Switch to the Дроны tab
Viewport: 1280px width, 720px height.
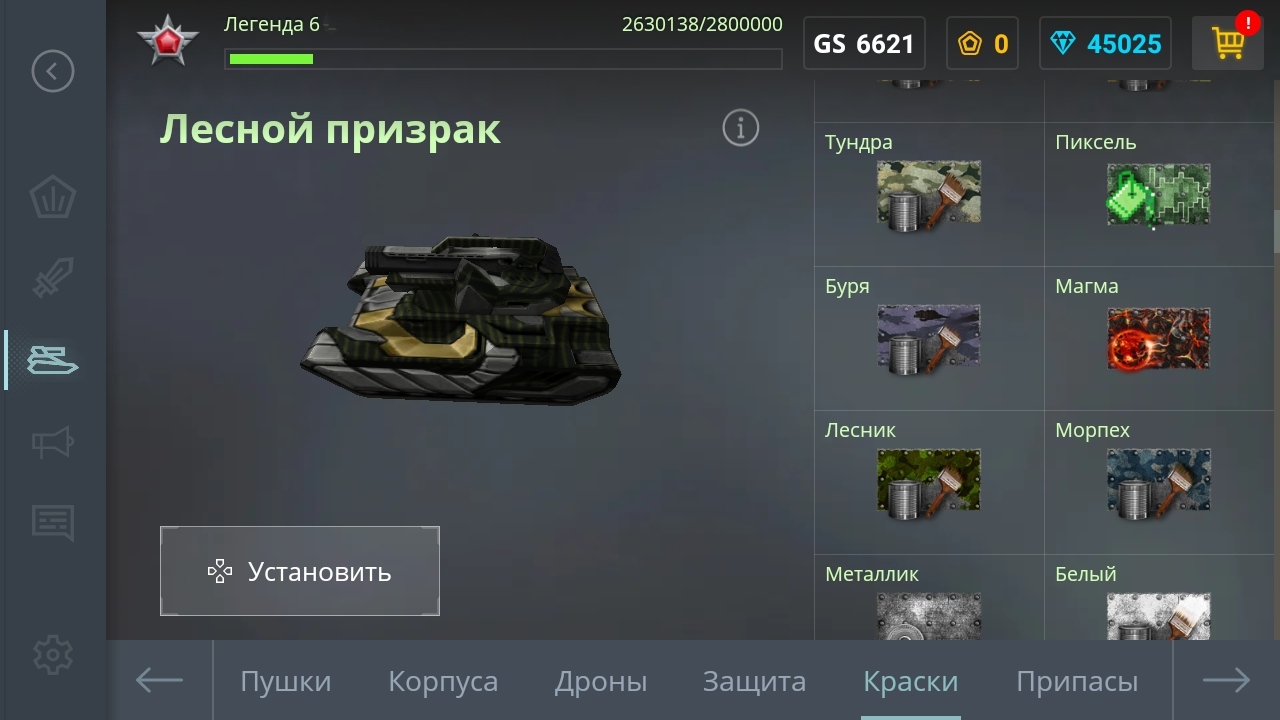tap(601, 682)
